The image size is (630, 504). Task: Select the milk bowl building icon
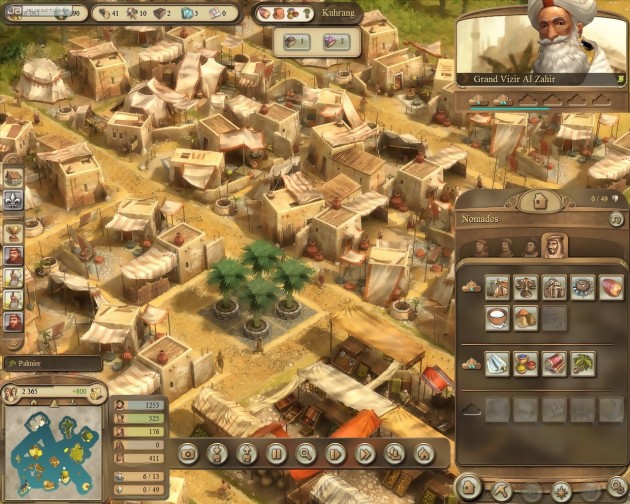click(x=497, y=317)
